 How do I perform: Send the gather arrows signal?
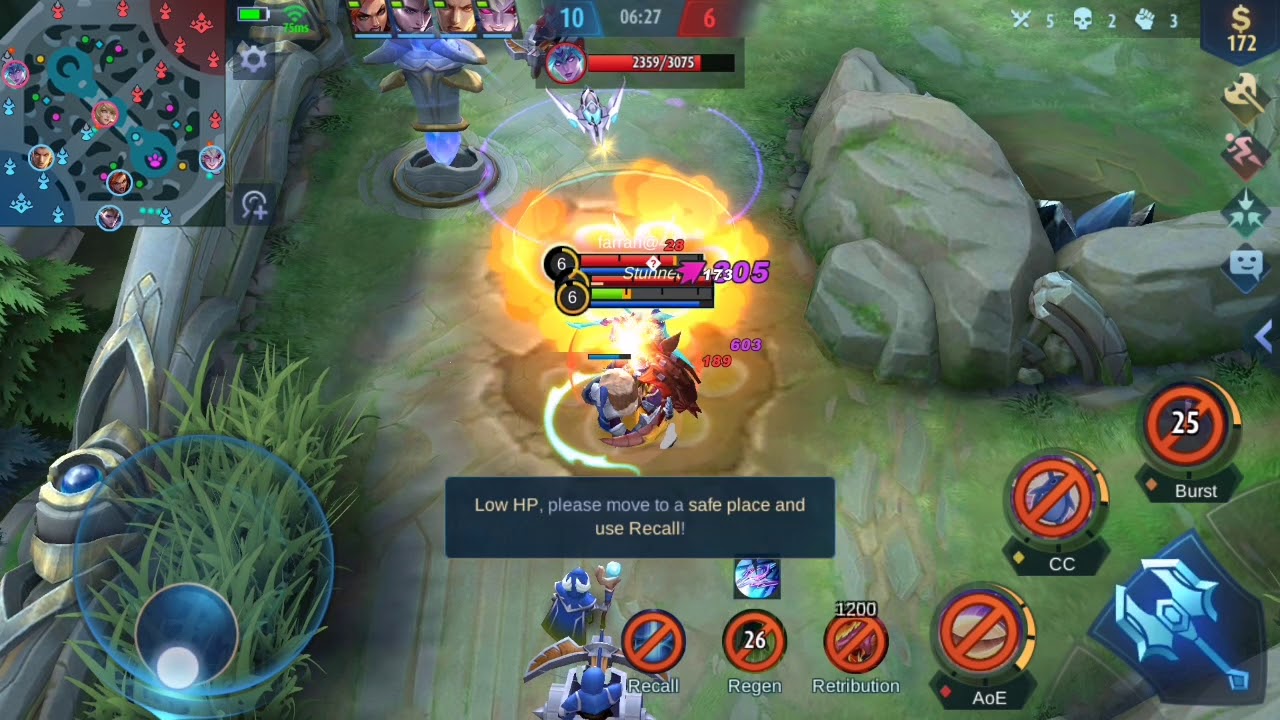(1246, 212)
